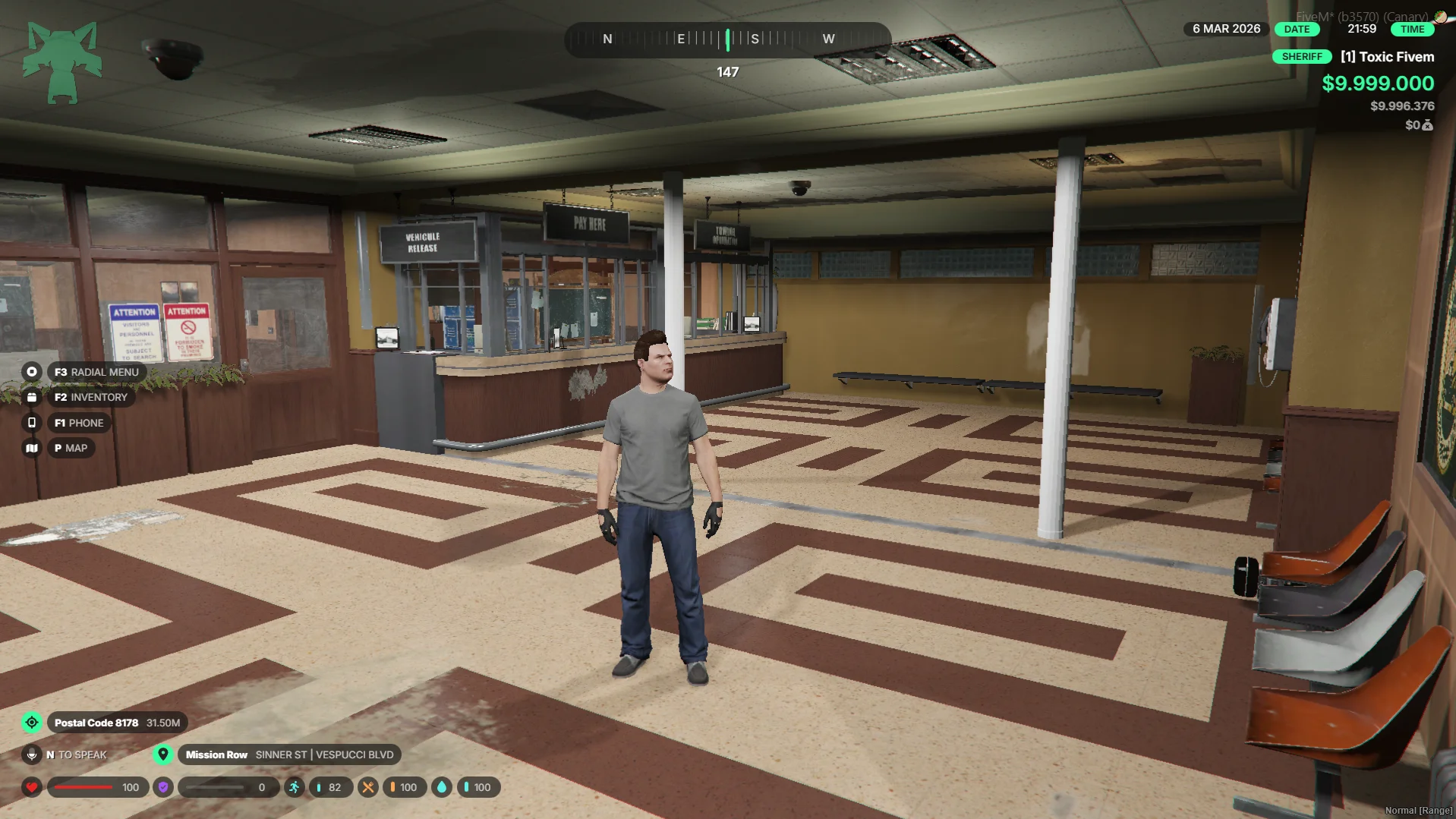Toggle the green DATE badge

click(x=1296, y=29)
